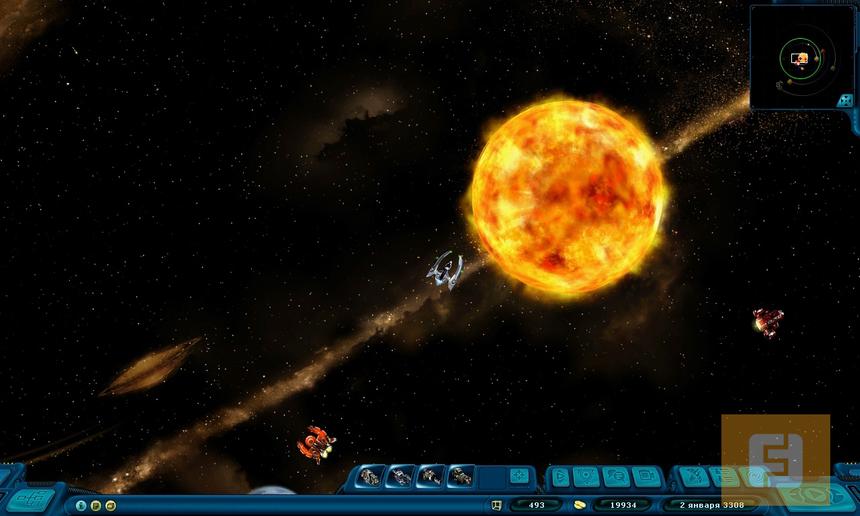Click the crosshair target button beside weapons
This screenshot has width=860, height=516.
[x=518, y=476]
